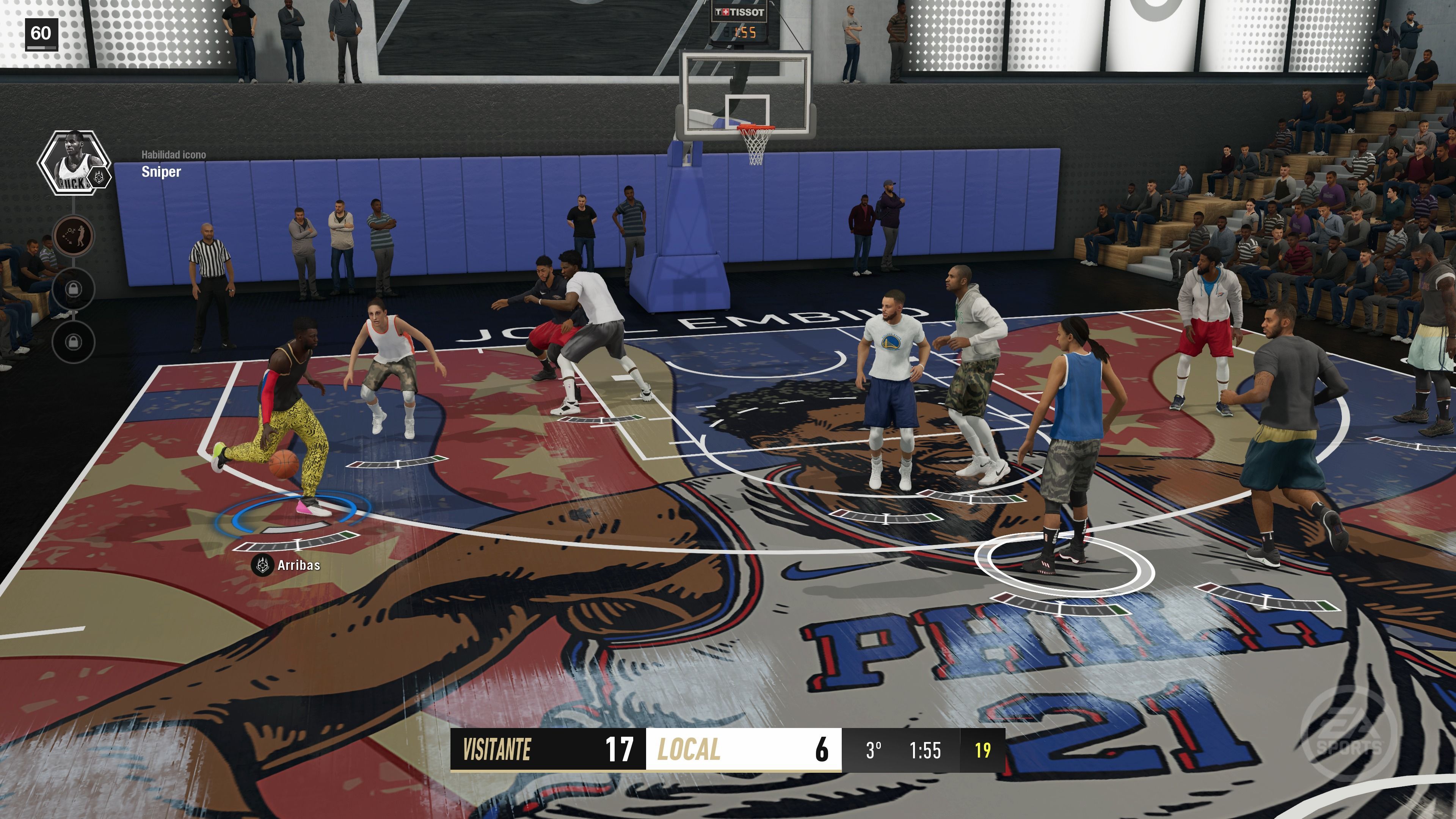1456x819 pixels.
Task: Select the Sniper icon ability label
Action: [161, 172]
